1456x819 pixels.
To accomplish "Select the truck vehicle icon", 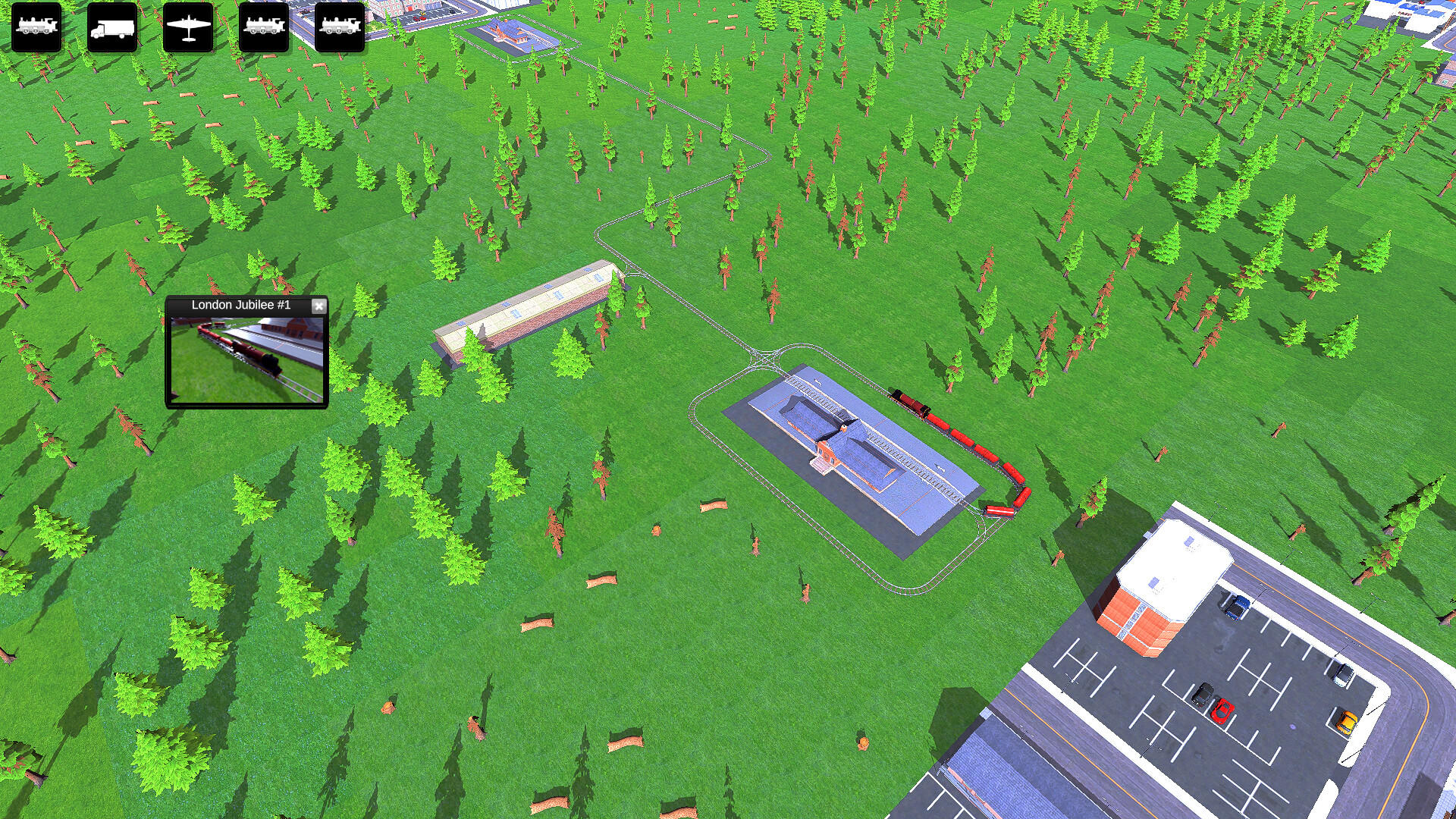I will coord(111,28).
